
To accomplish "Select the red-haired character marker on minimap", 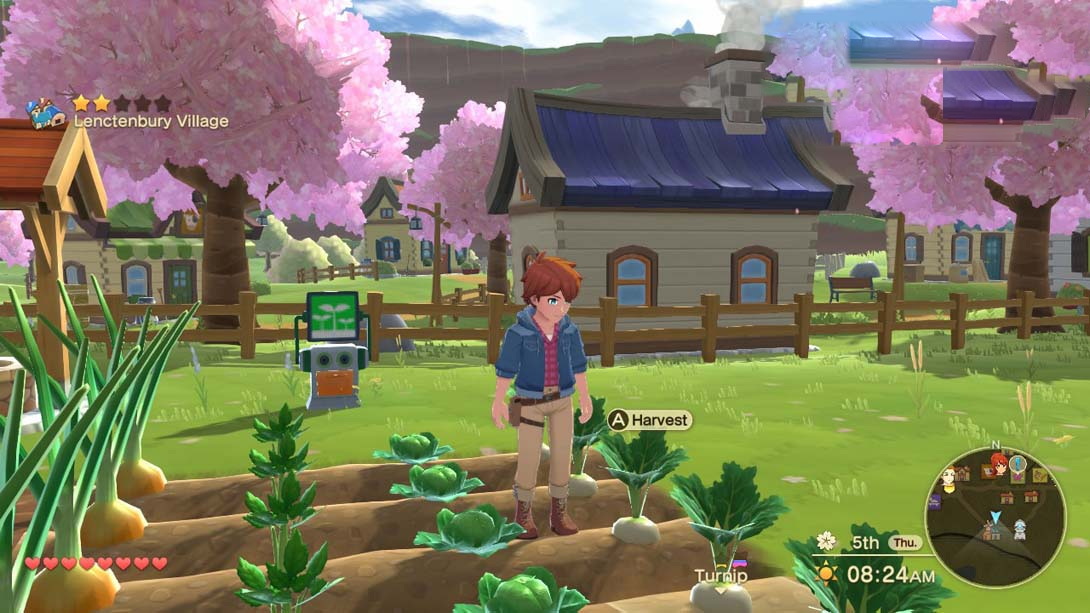I will (998, 464).
